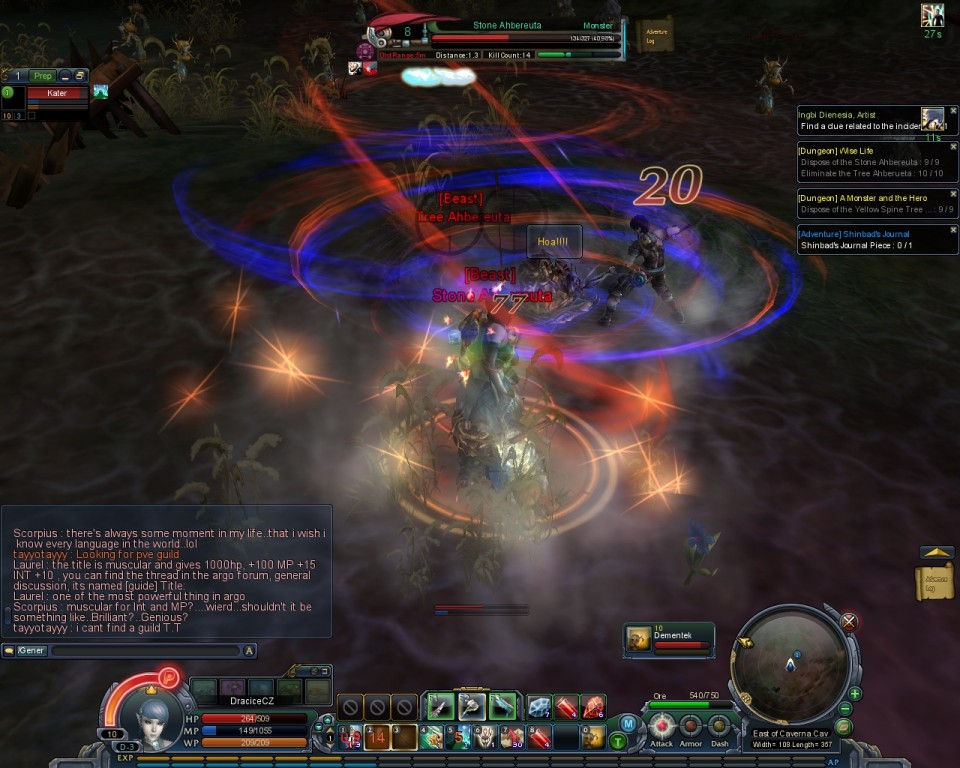
Task: Click the chat text input field
Action: 145,651
